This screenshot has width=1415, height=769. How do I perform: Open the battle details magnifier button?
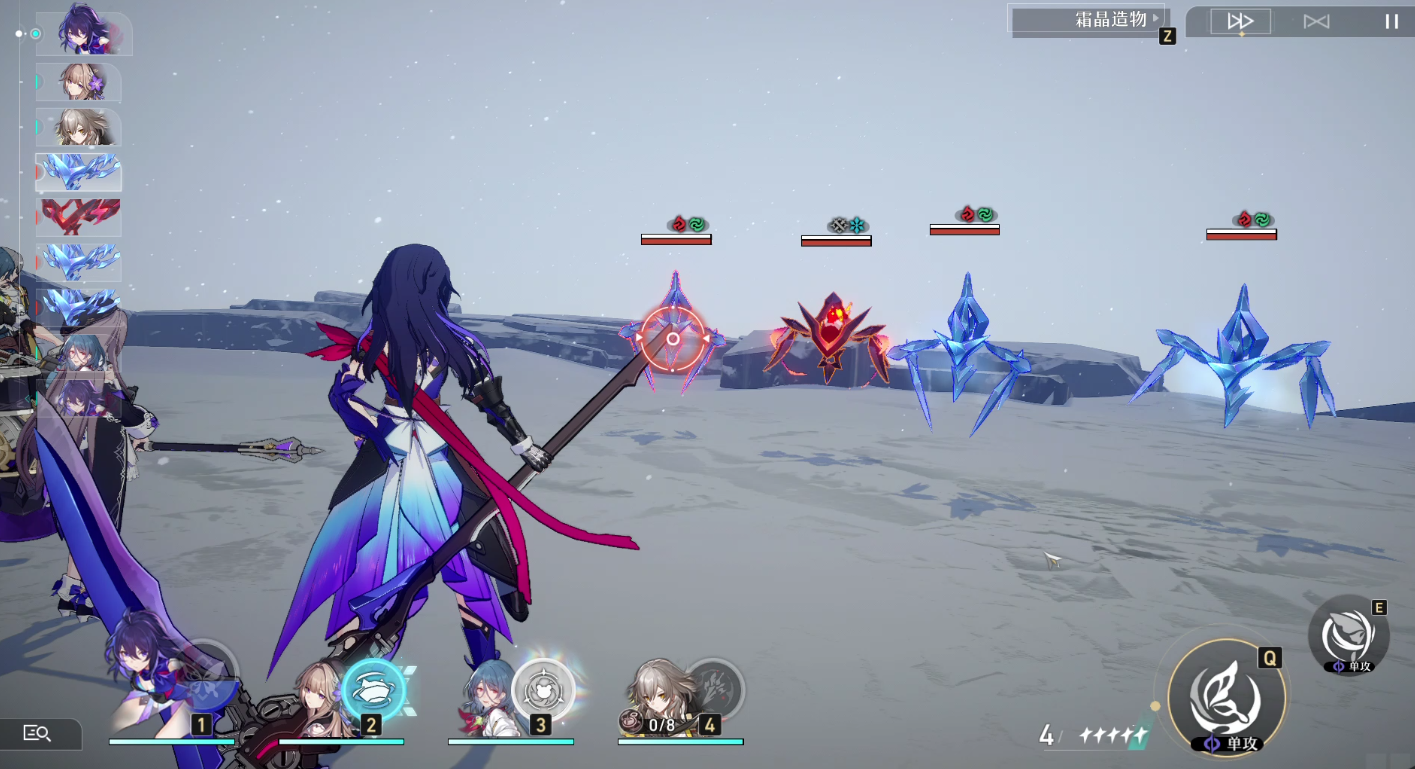tap(38, 734)
